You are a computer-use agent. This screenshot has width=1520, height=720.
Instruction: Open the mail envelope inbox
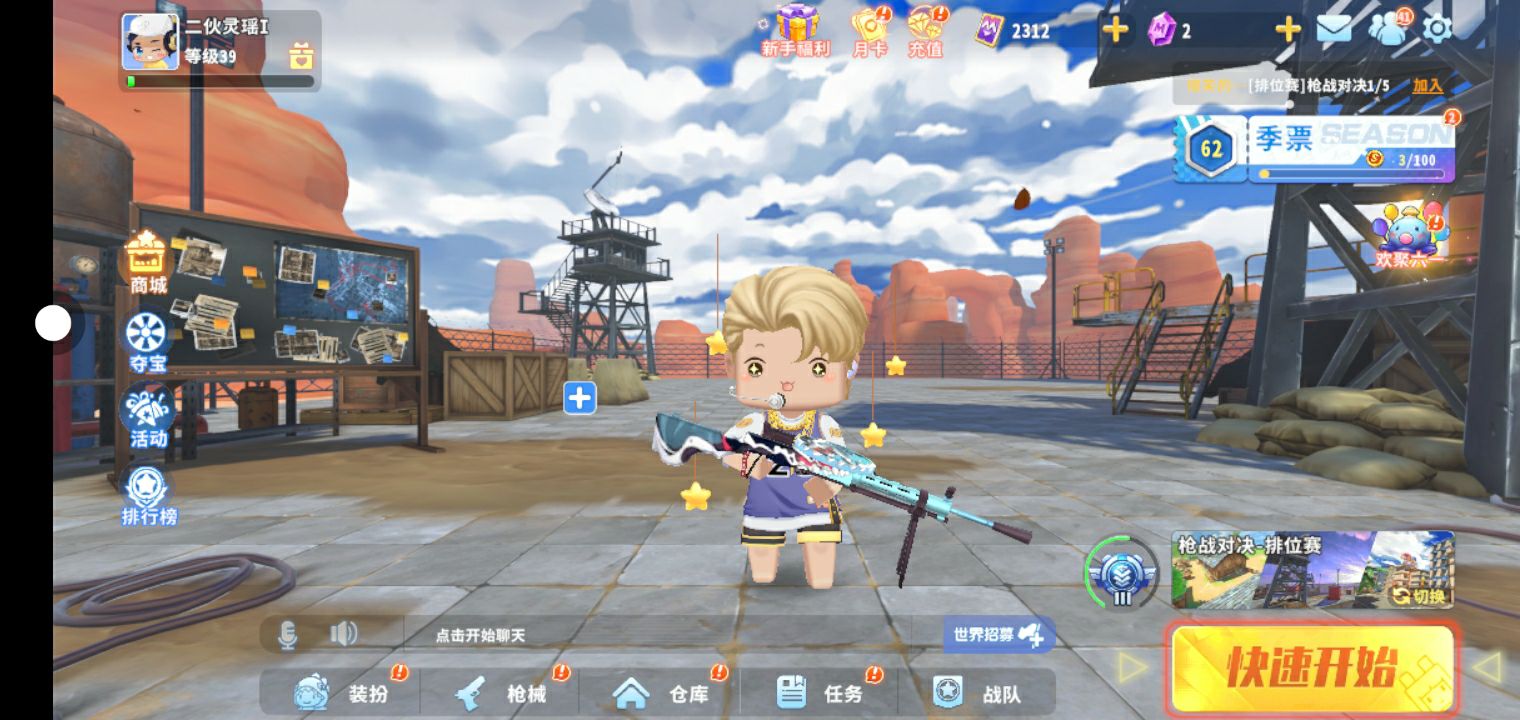(1334, 29)
